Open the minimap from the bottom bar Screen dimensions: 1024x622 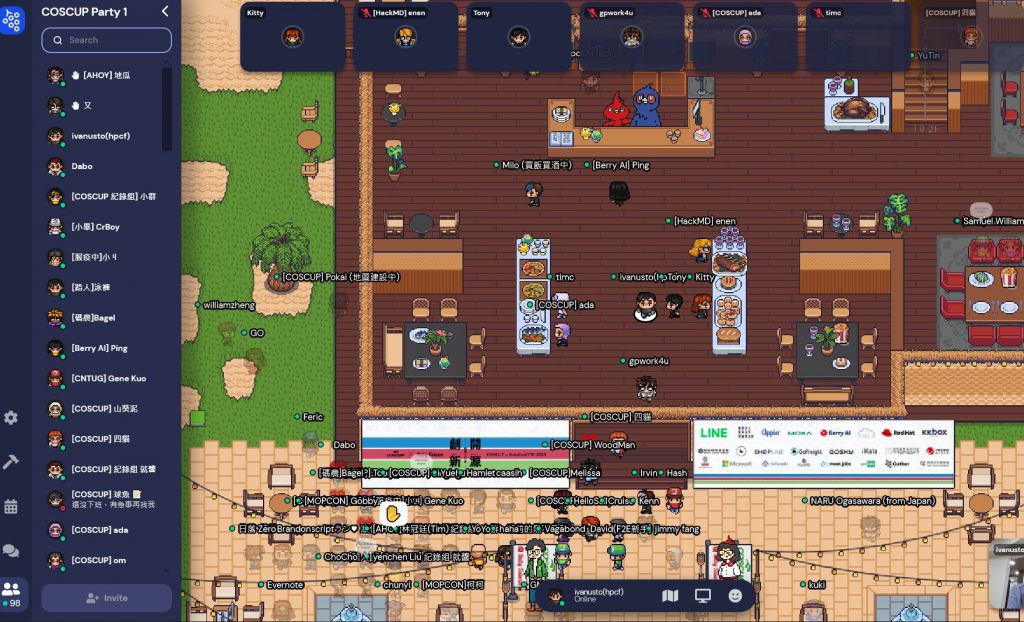pos(670,596)
